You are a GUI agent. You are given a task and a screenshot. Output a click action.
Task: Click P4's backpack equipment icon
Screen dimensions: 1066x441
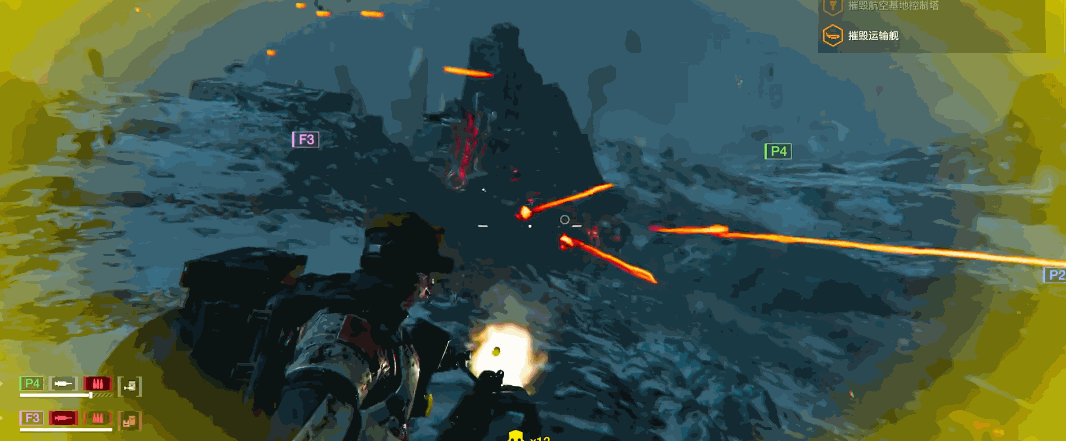(129, 385)
